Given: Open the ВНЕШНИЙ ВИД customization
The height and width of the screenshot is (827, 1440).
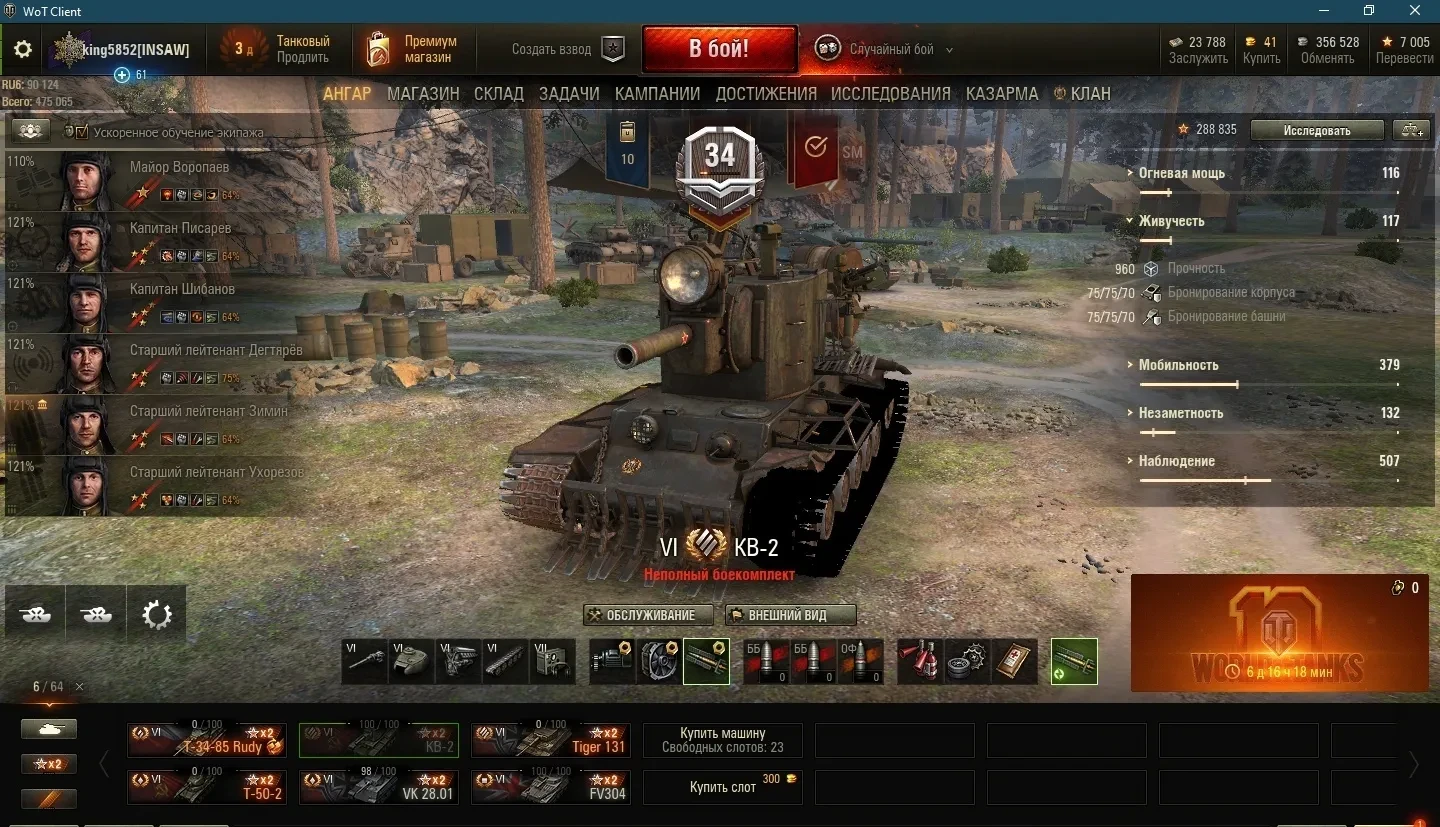Looking at the screenshot, I should [790, 615].
